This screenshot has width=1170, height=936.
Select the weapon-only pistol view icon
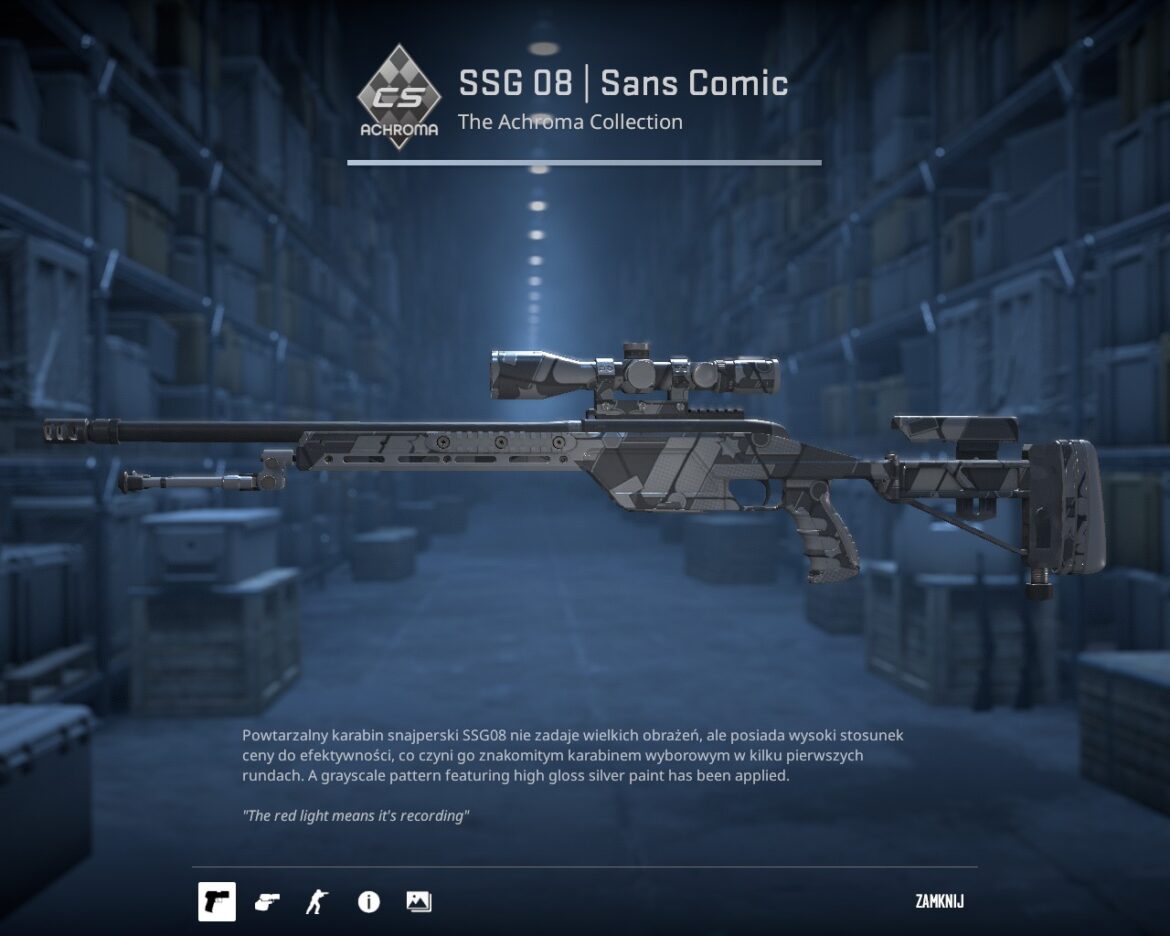217,901
